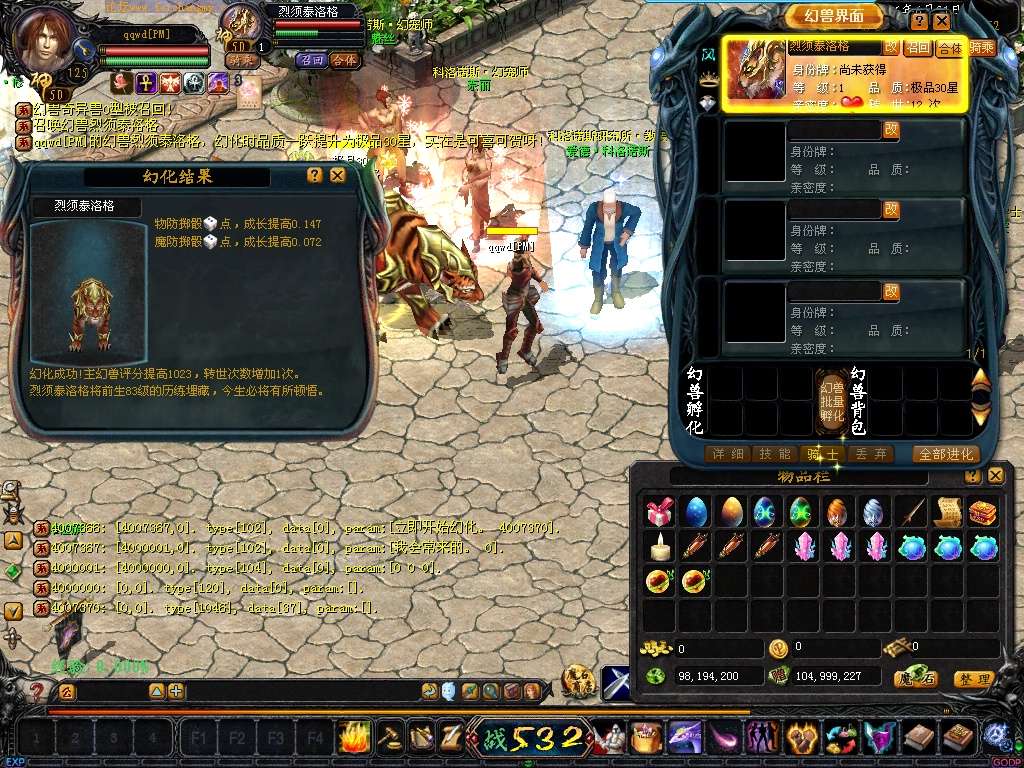The width and height of the screenshot is (1024, 768).
Task: Open the 魔石 shop button
Action: (916, 679)
